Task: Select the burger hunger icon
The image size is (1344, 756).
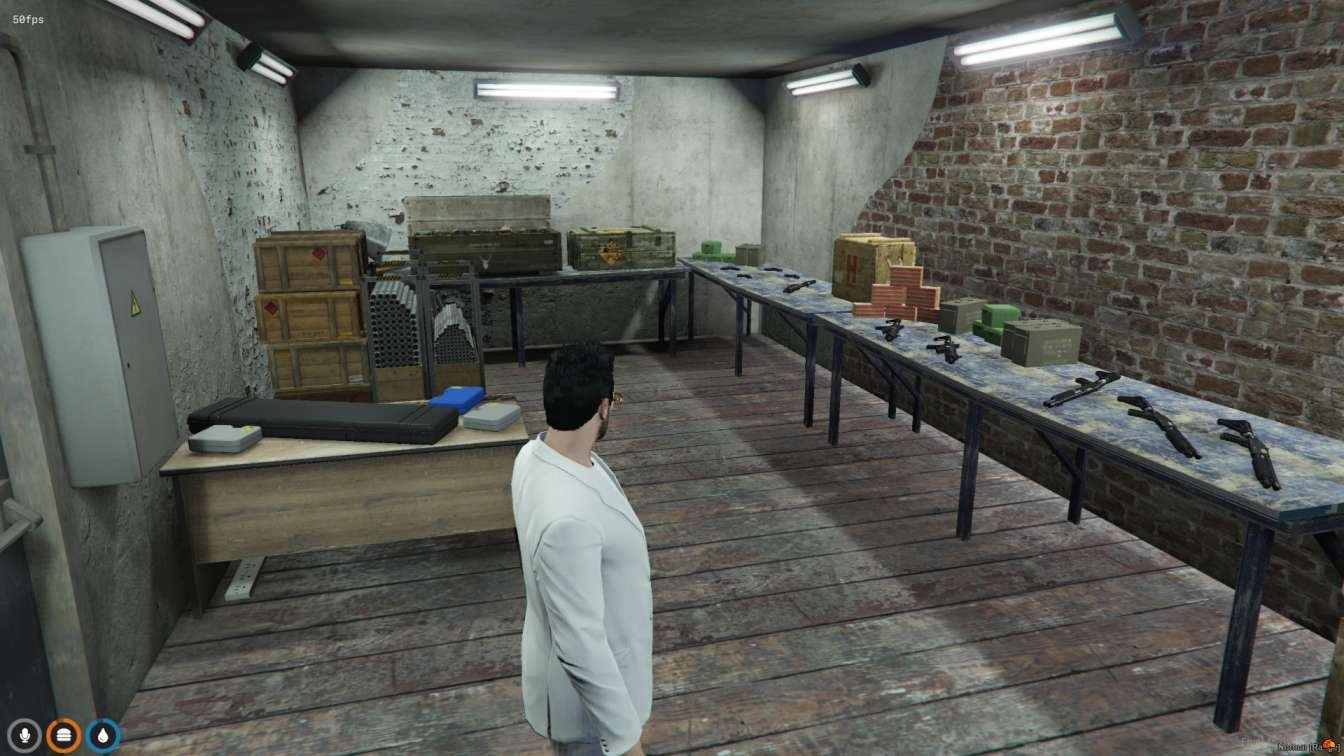Action: (63, 735)
